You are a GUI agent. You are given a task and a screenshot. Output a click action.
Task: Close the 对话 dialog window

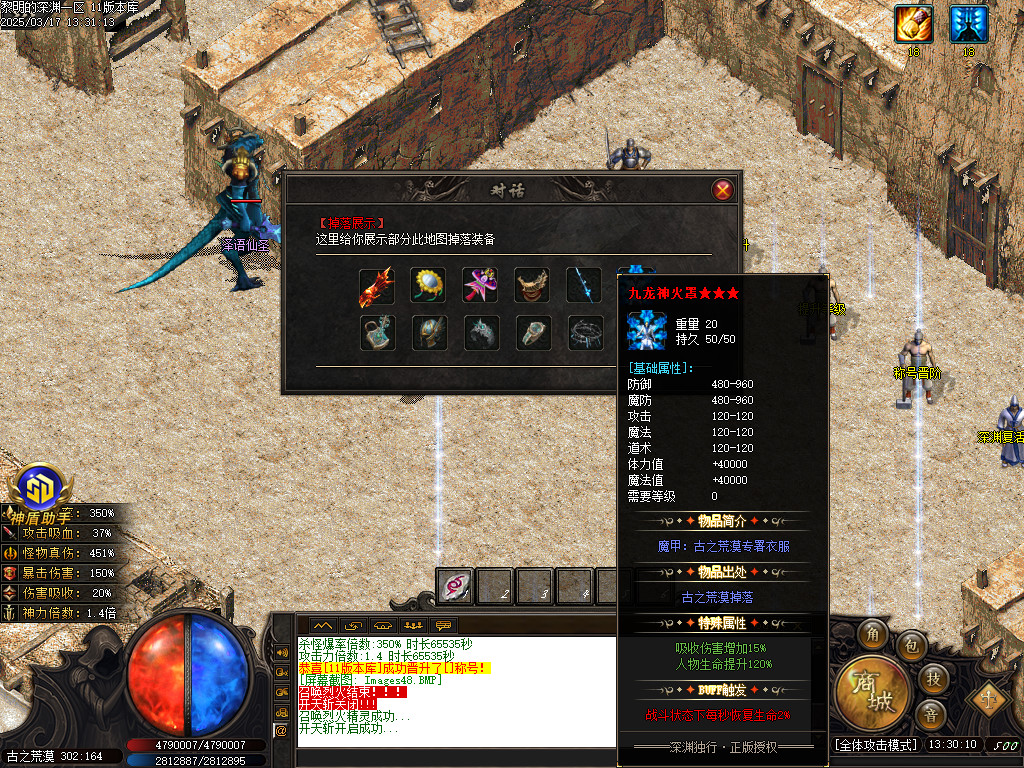(x=722, y=190)
